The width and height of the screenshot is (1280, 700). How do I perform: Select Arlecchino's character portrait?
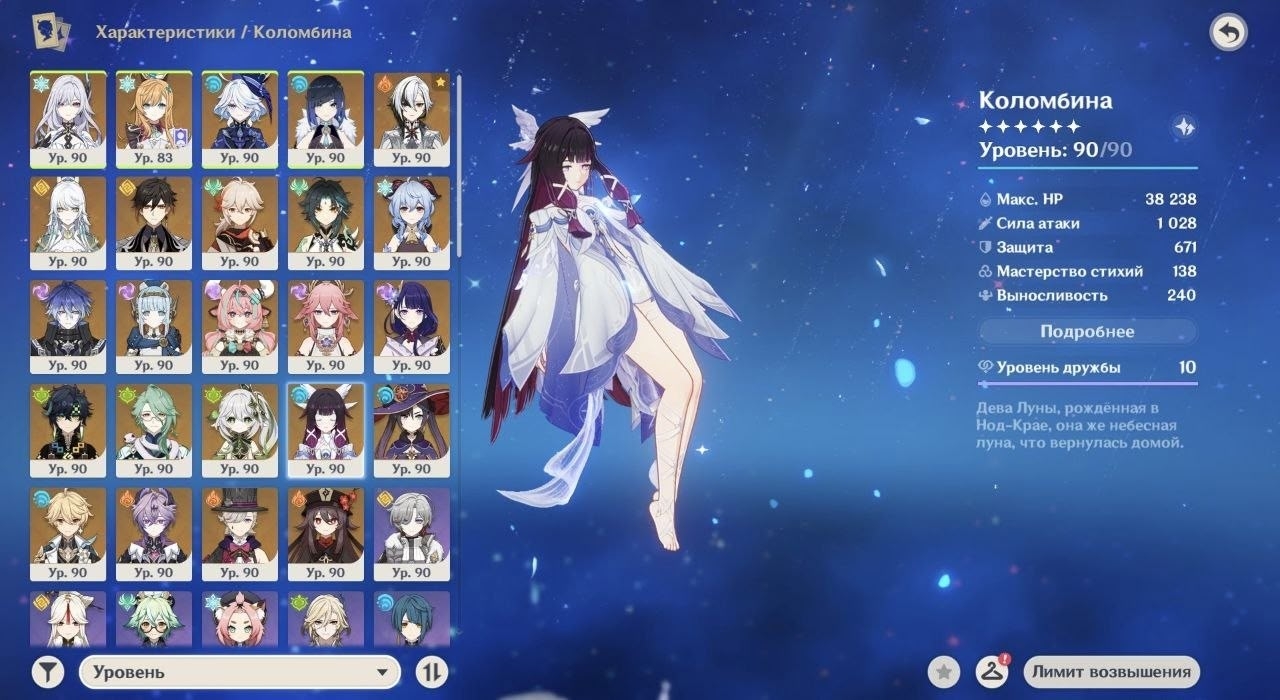tap(412, 118)
